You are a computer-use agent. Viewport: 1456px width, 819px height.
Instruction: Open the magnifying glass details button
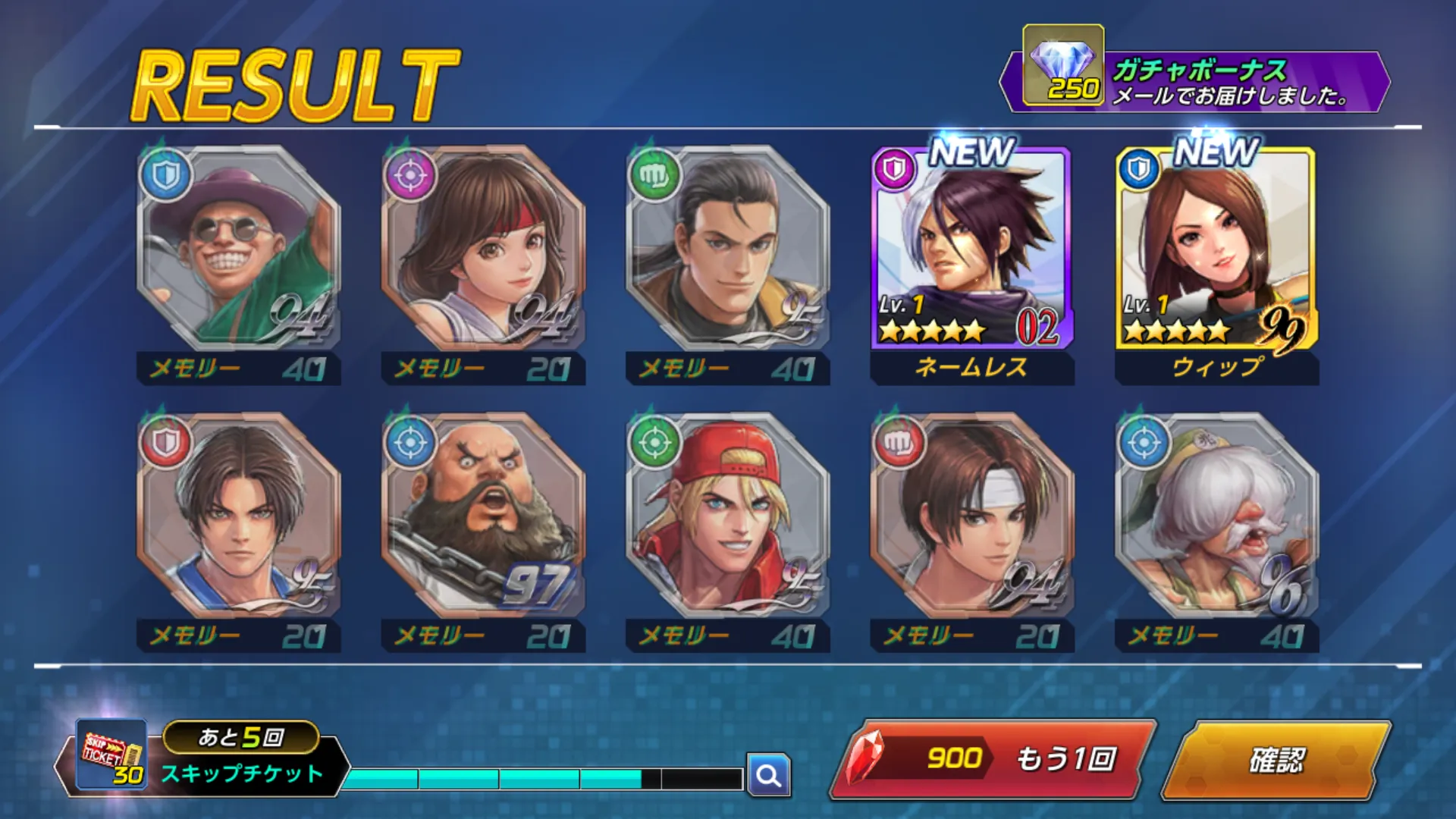pyautogui.click(x=768, y=775)
